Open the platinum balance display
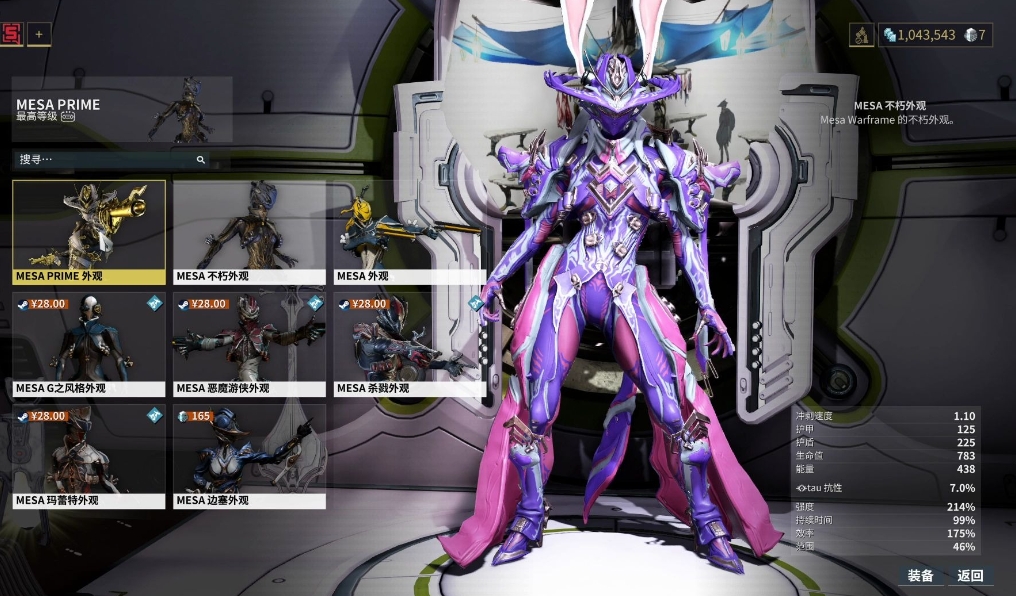This screenshot has height=596, width=1016. [919, 35]
